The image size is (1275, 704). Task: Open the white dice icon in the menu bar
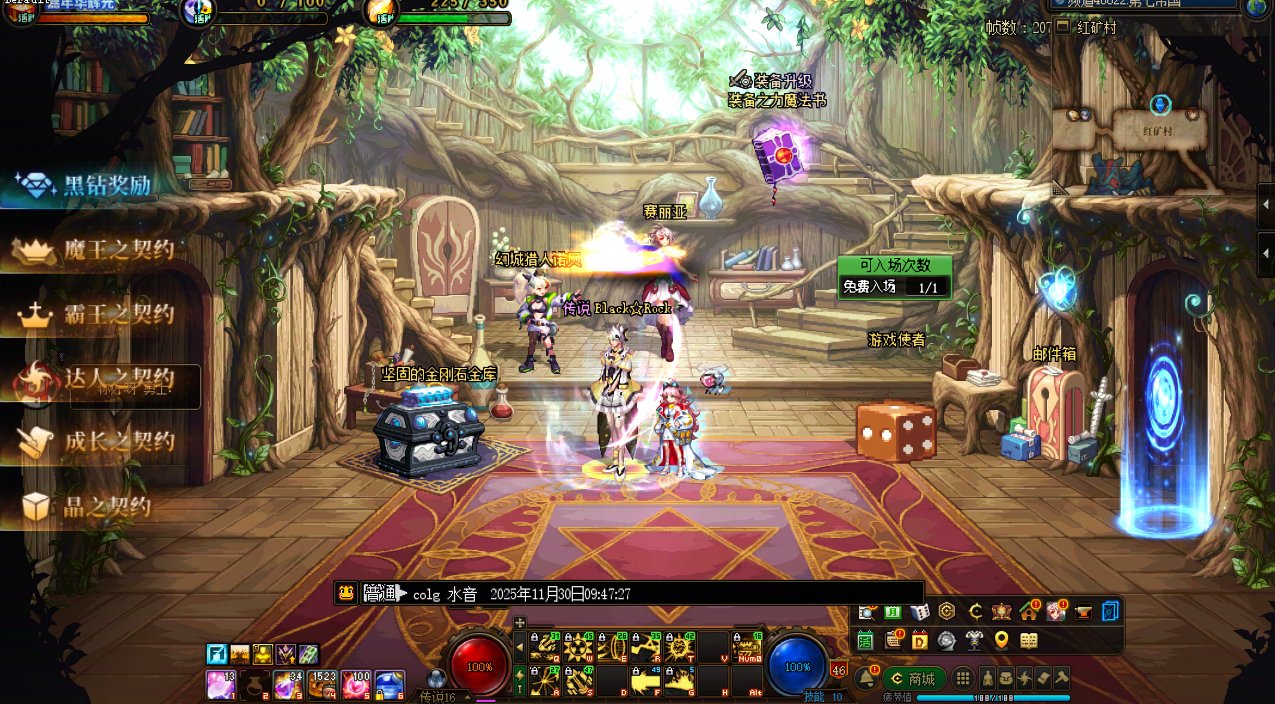[919, 612]
